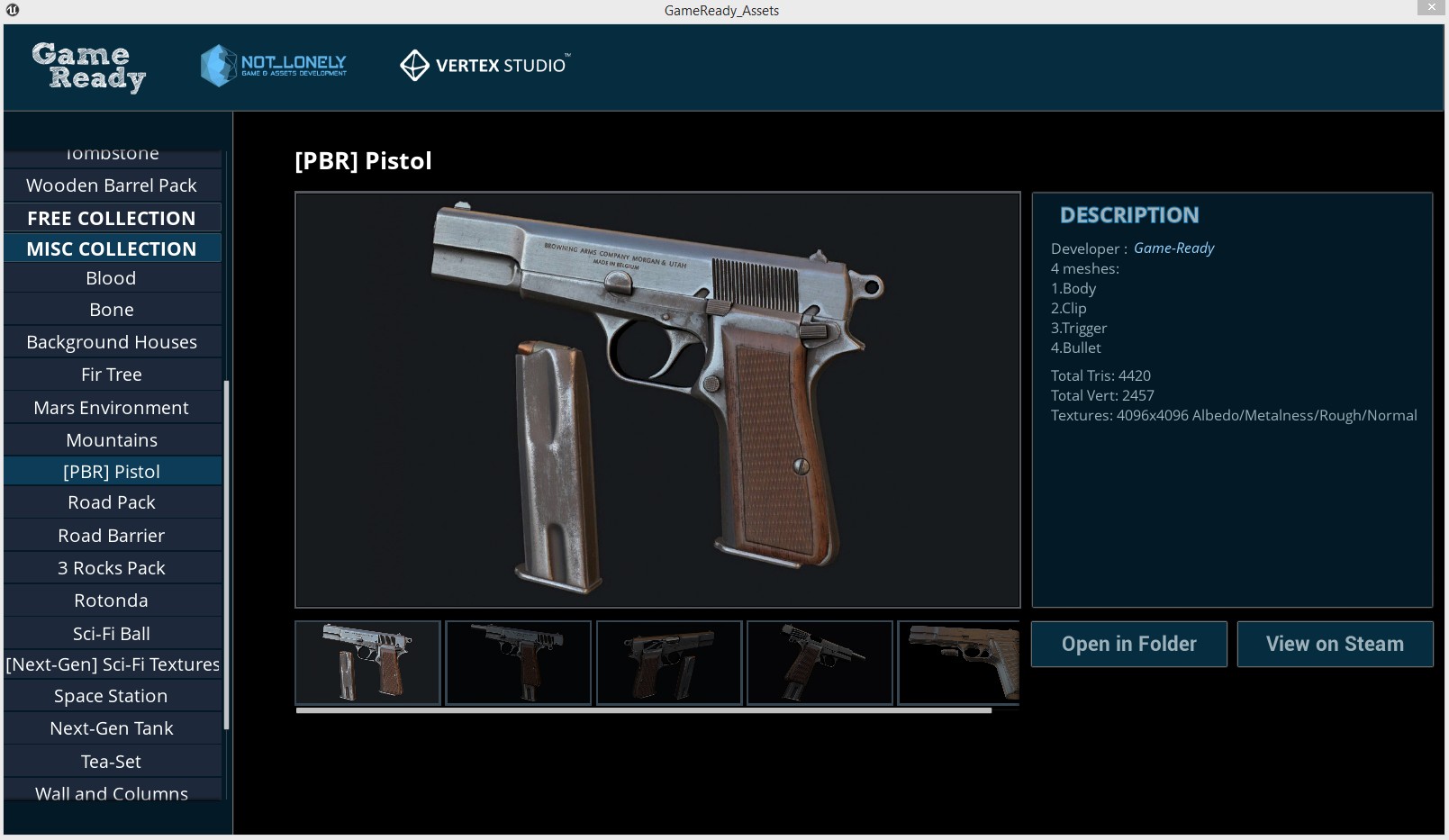Click the Vertex Studio logo
The width and height of the screenshot is (1449, 840).
point(484,65)
